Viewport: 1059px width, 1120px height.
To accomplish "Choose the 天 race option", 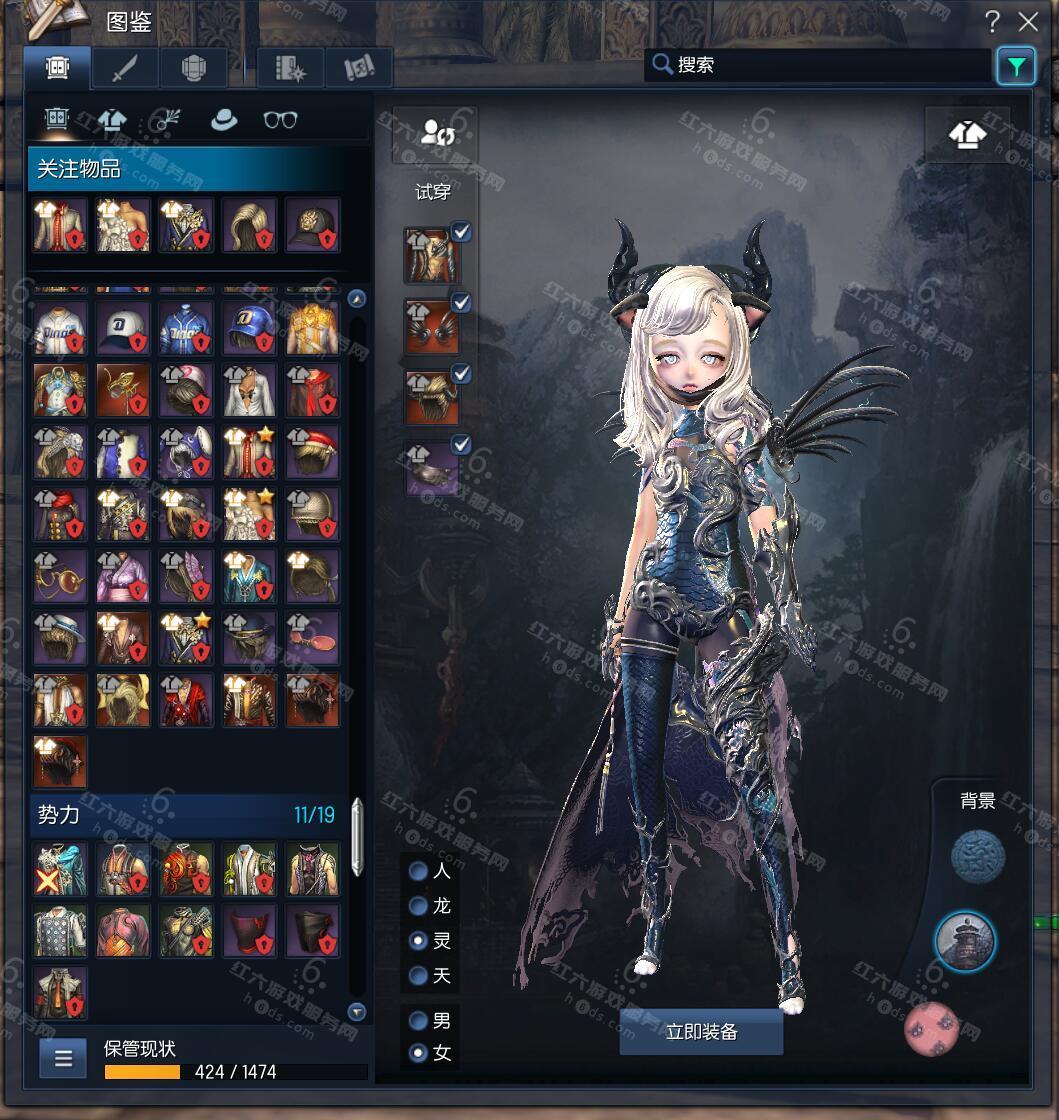I will 419,975.
